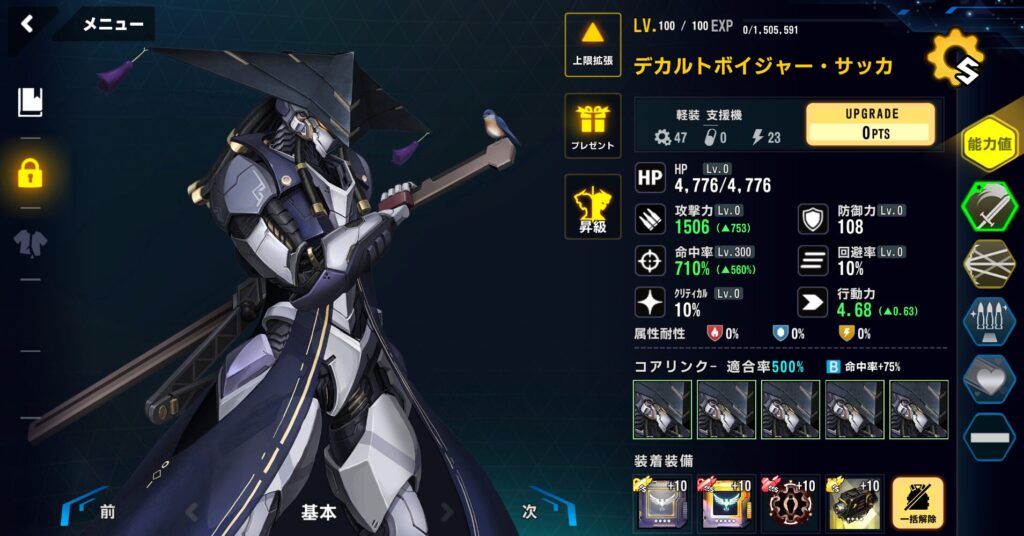Open the プレゼント gift button
Viewport: 1024px width, 536px height.
tap(593, 127)
